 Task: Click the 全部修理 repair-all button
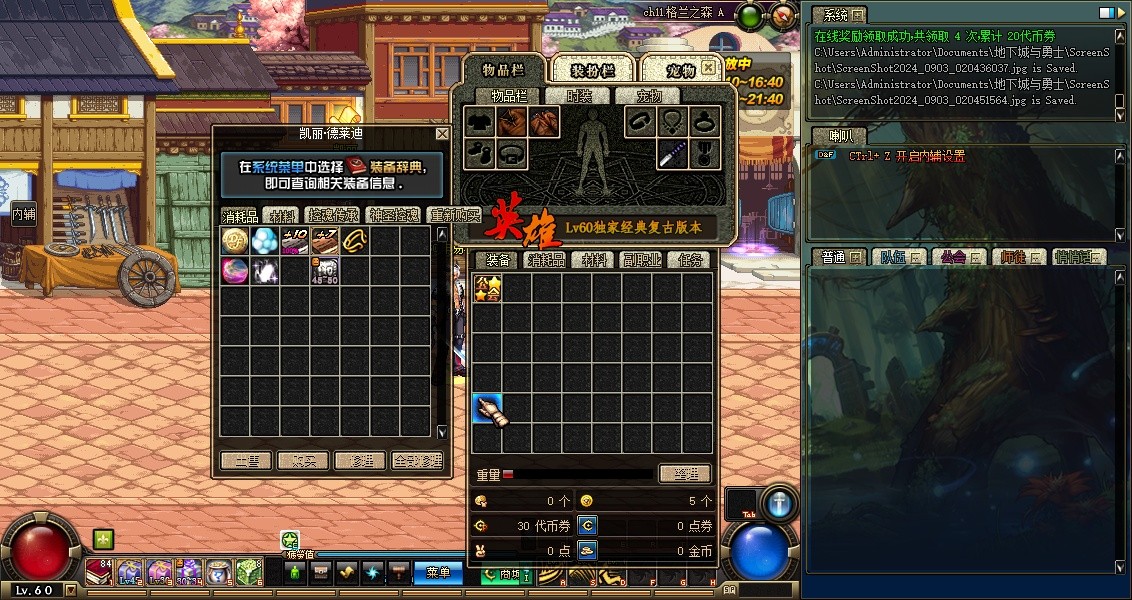[417, 461]
